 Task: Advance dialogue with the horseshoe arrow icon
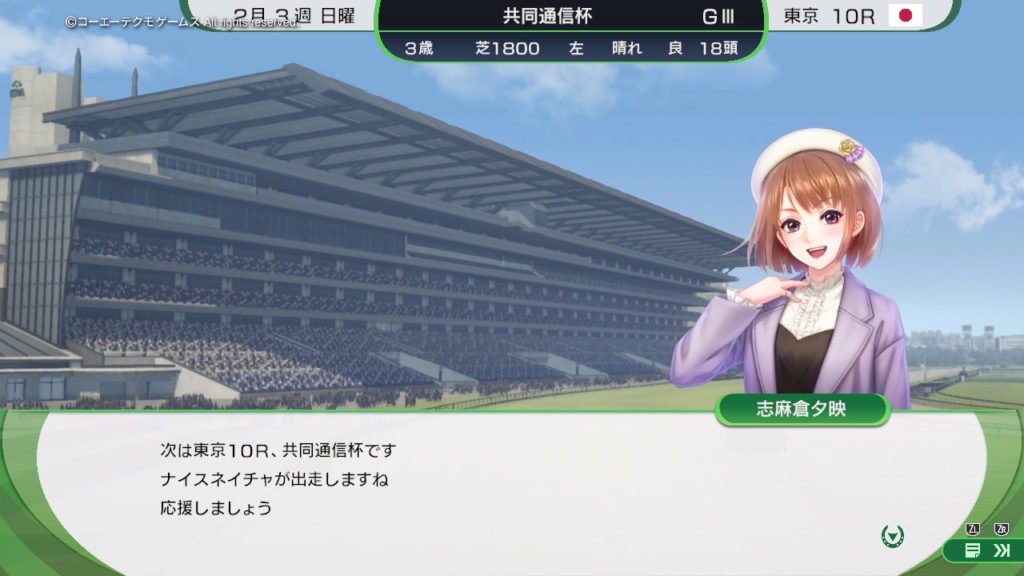tap(892, 536)
